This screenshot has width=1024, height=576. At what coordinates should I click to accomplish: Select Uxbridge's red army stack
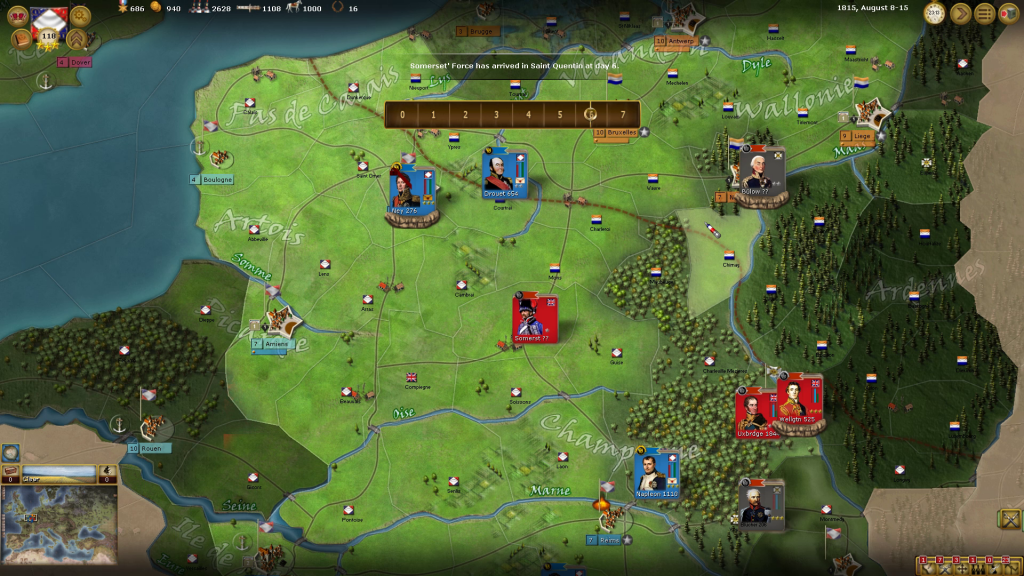(754, 410)
